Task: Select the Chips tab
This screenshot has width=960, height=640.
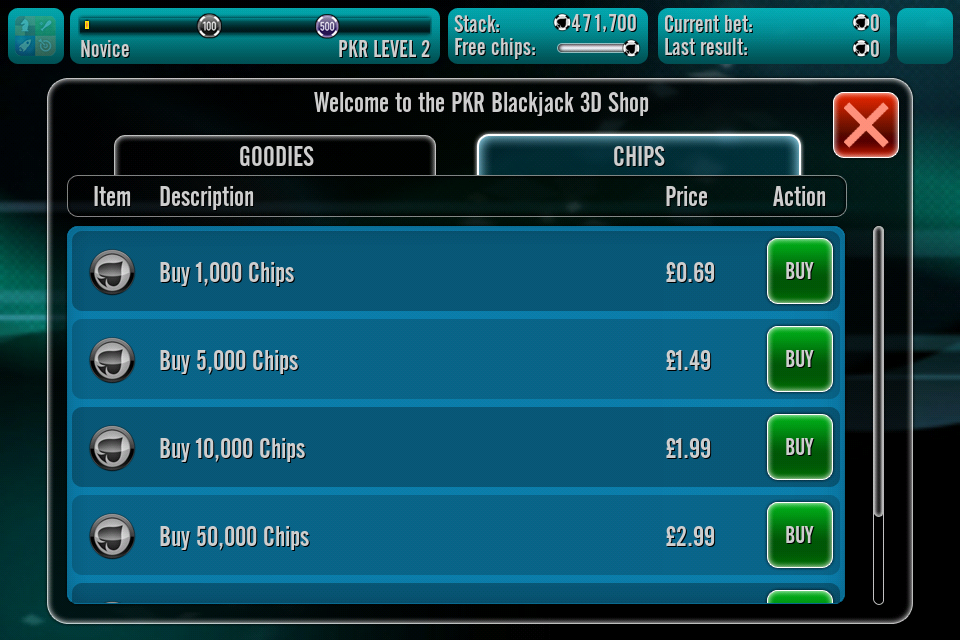Action: point(639,156)
